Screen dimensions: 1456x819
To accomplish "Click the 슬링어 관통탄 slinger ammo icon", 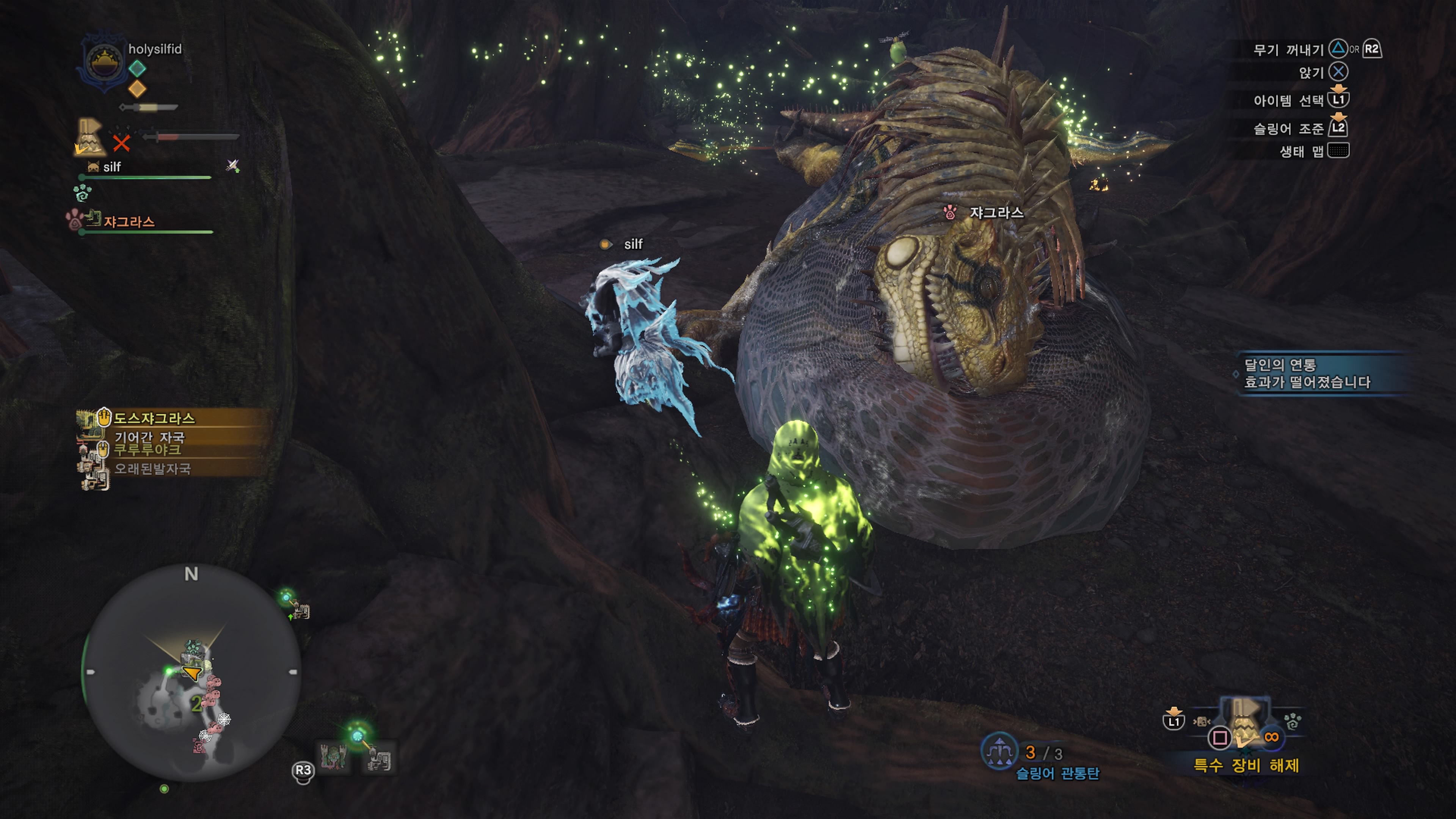I will 999,751.
